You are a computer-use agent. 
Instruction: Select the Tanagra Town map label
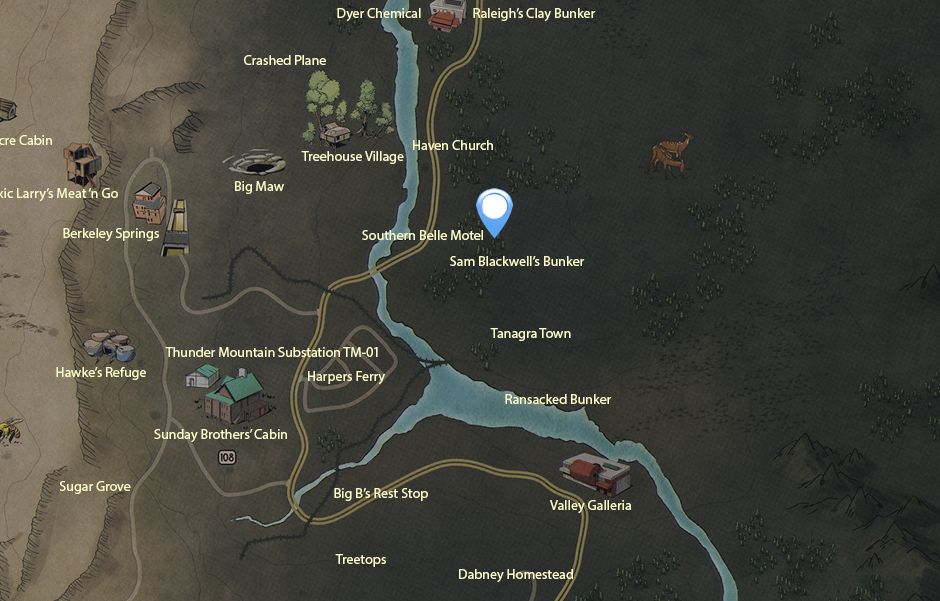tap(530, 333)
